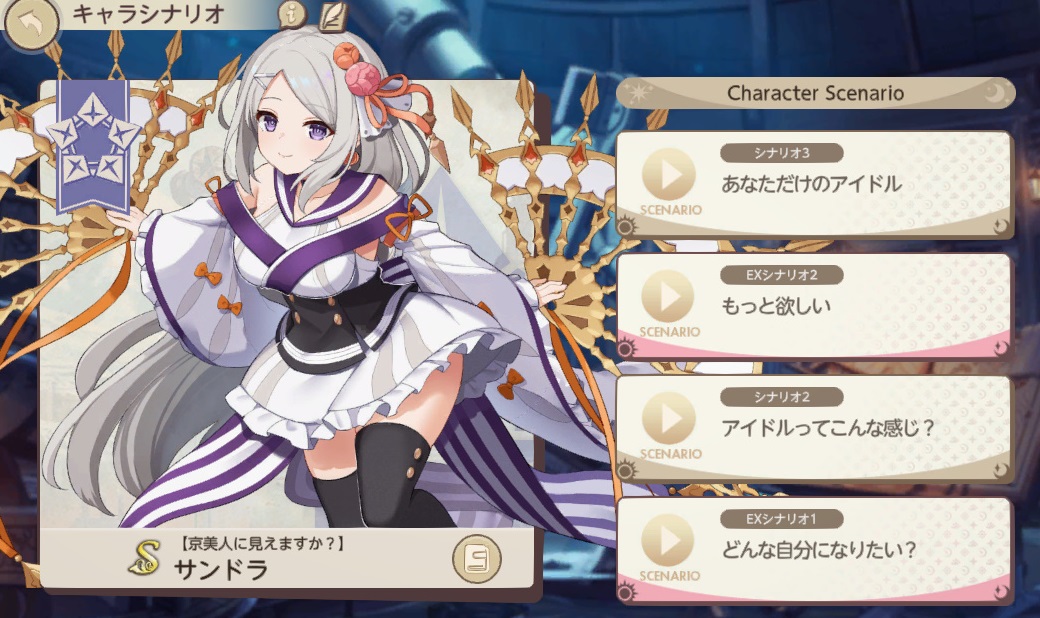Play シナリオ2 アイドルってこんな感じ？
The height and width of the screenshot is (618, 1040).
(668, 419)
